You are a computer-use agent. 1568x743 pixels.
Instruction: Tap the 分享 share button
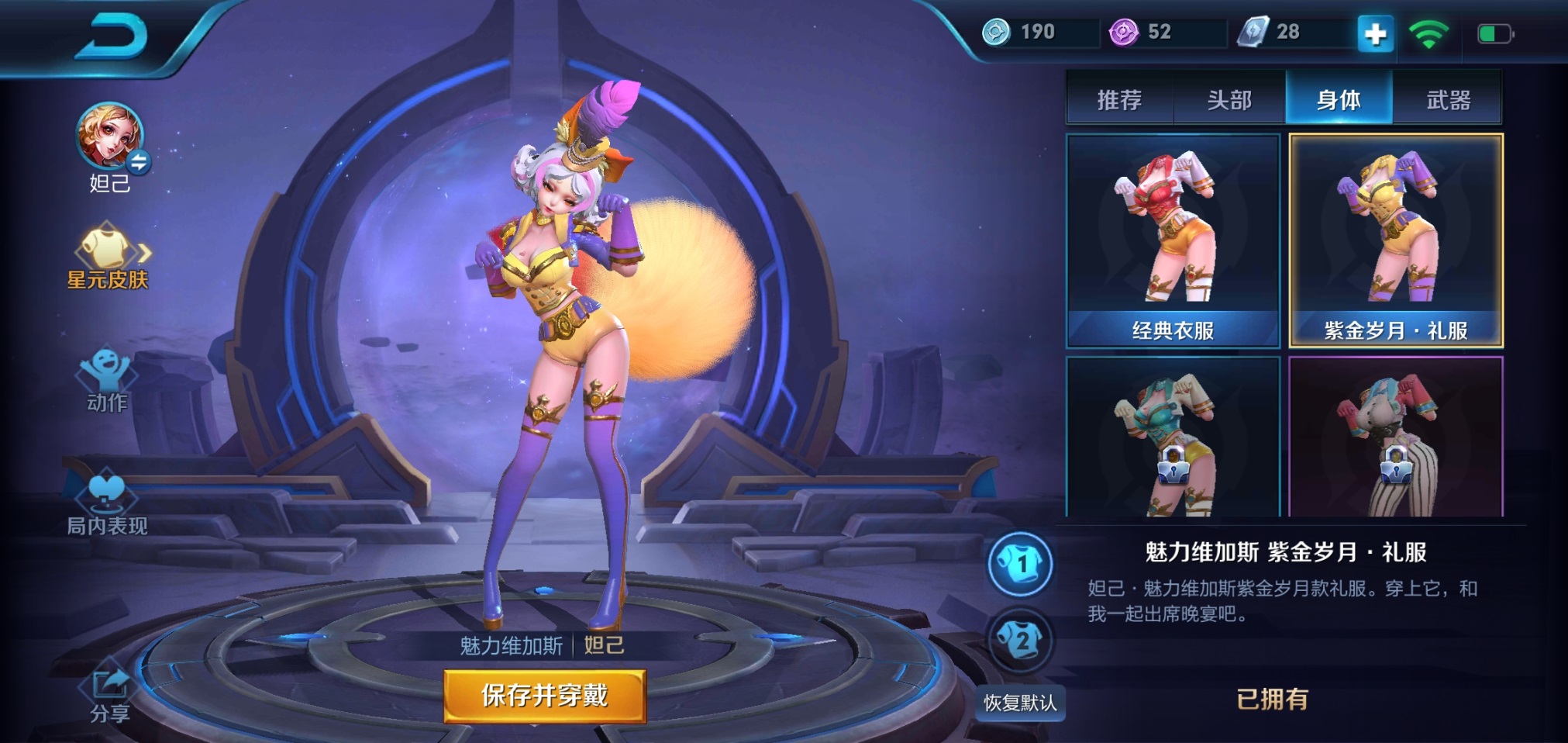(110, 694)
